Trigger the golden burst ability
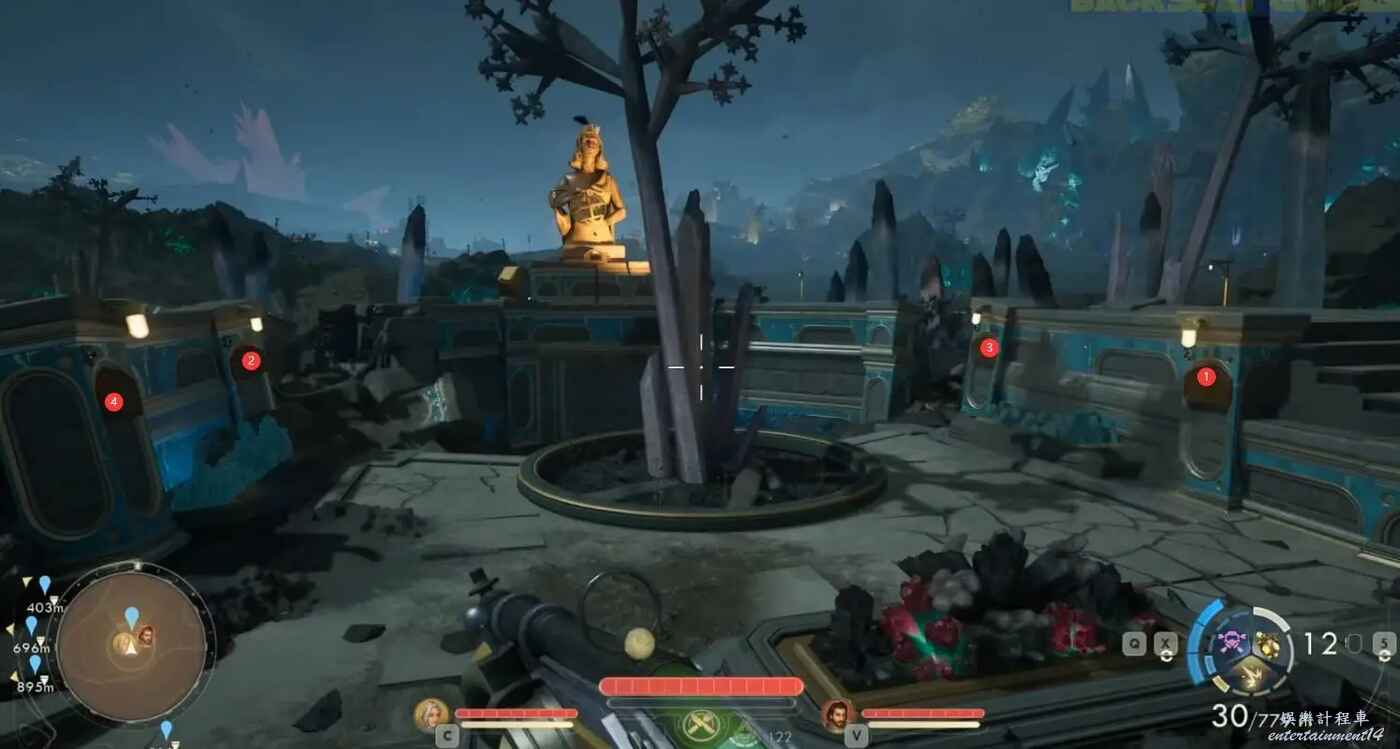This screenshot has width=1400, height=749. tap(1248, 679)
